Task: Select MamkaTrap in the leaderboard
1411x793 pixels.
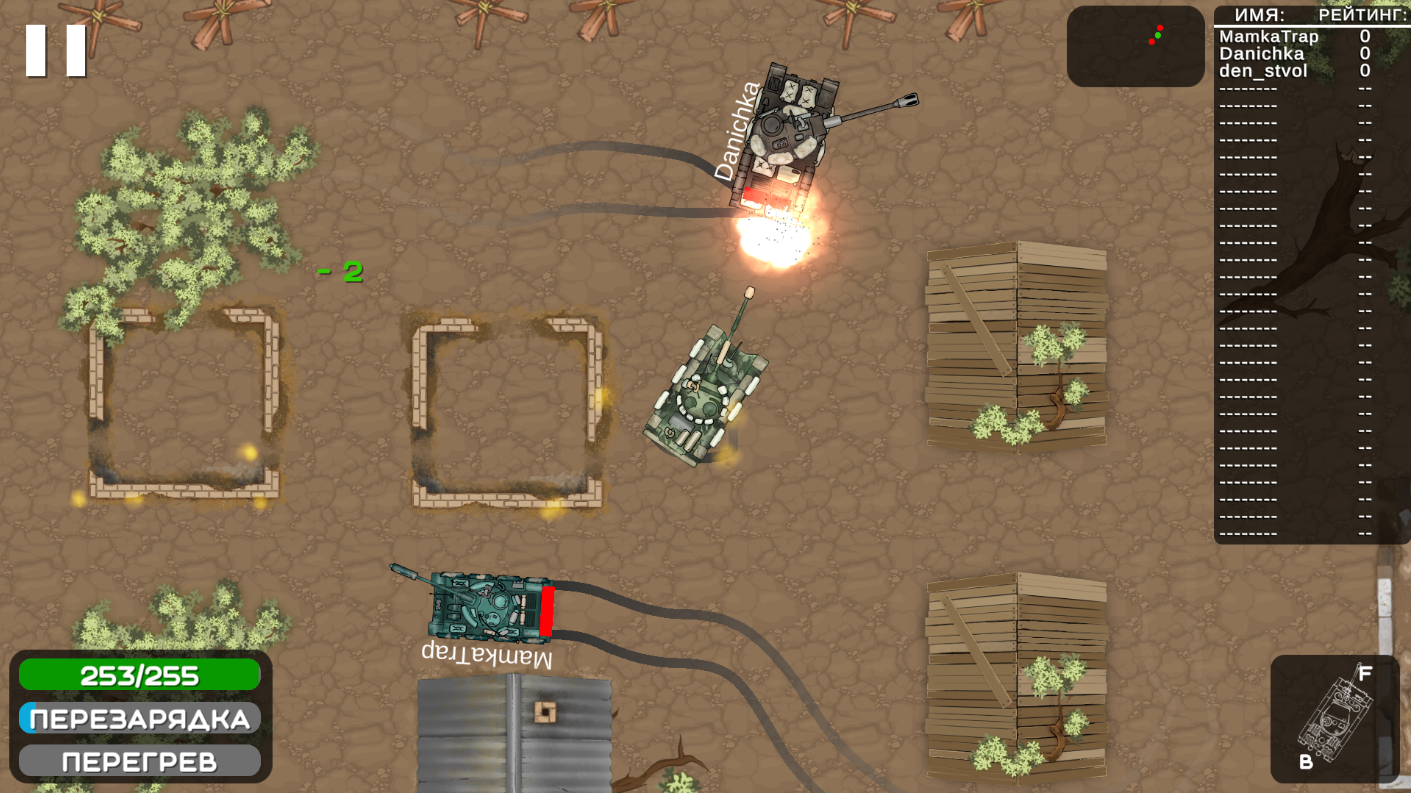Action: point(1267,36)
